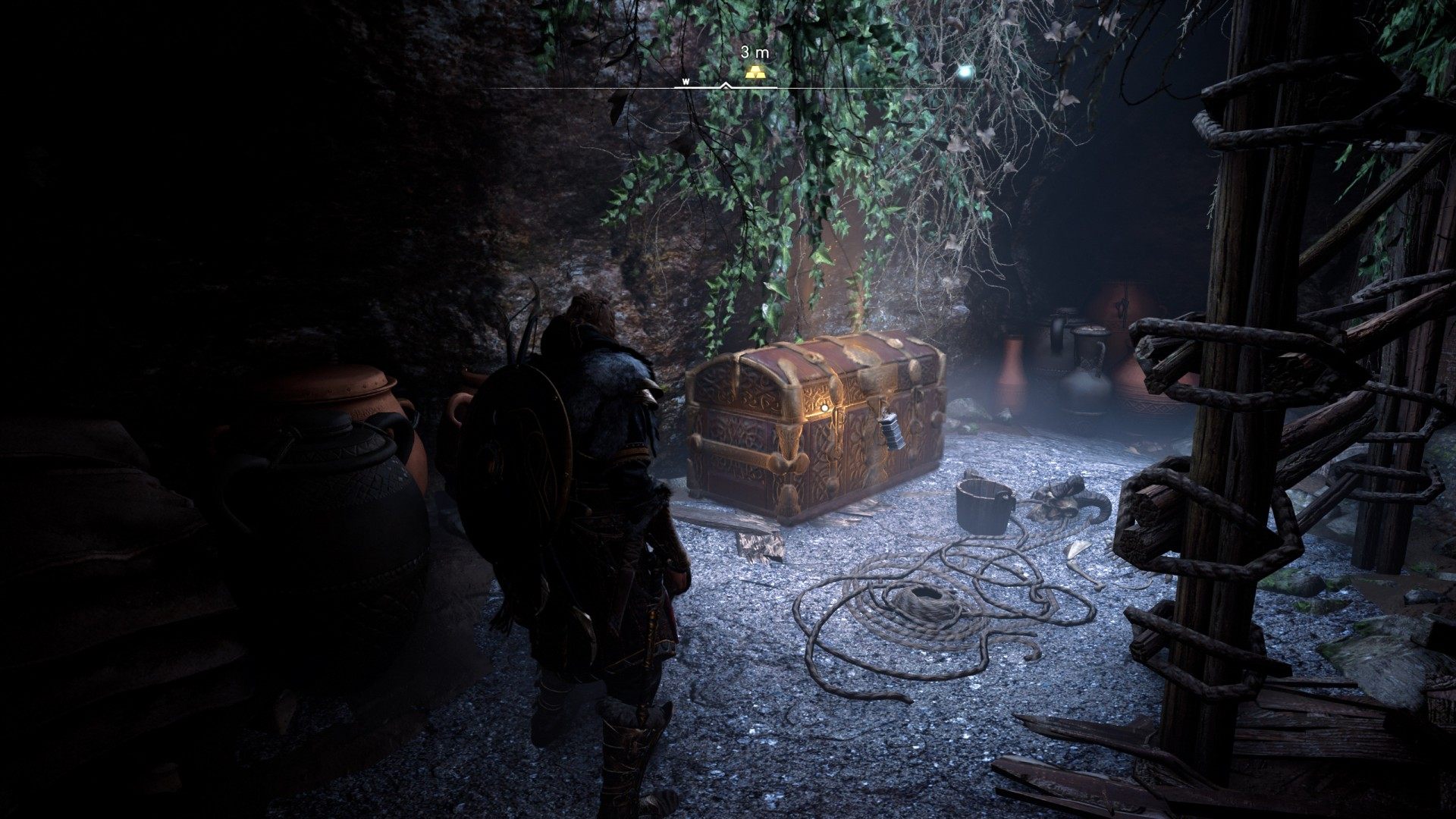Select the gold ingot wealth marker
The width and height of the screenshot is (1456, 819).
coord(755,72)
